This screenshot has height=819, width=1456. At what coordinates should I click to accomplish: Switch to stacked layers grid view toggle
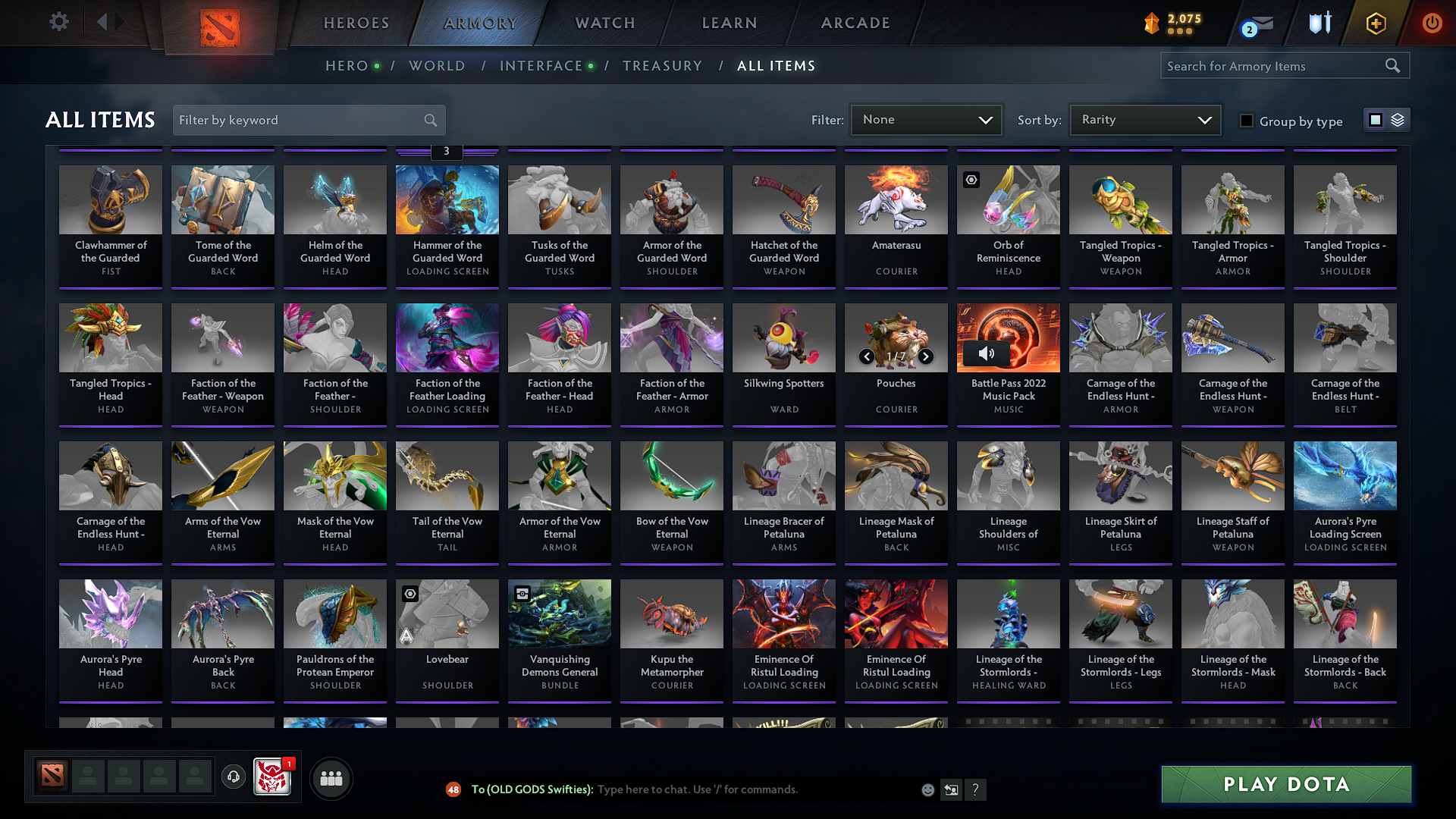coord(1396,120)
